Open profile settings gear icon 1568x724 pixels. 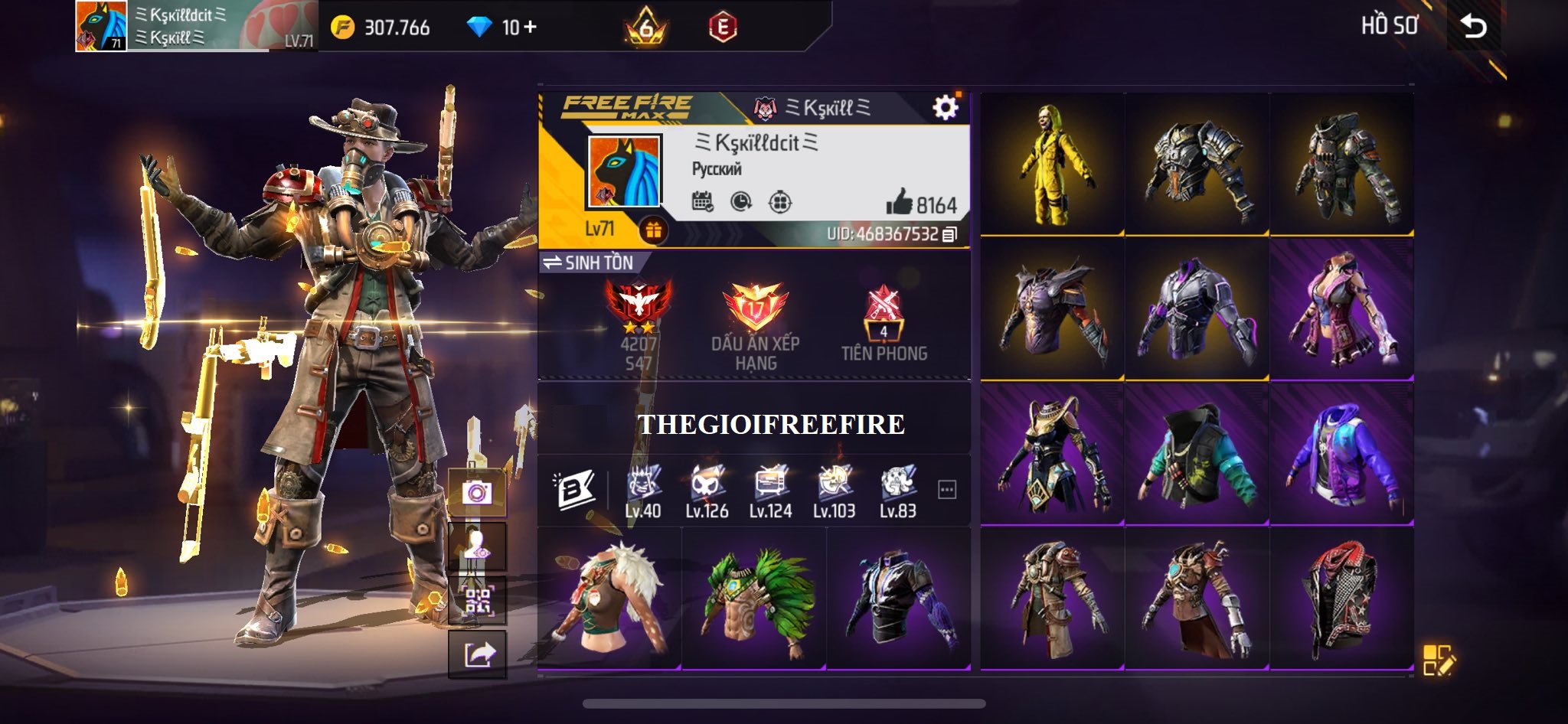coord(946,108)
